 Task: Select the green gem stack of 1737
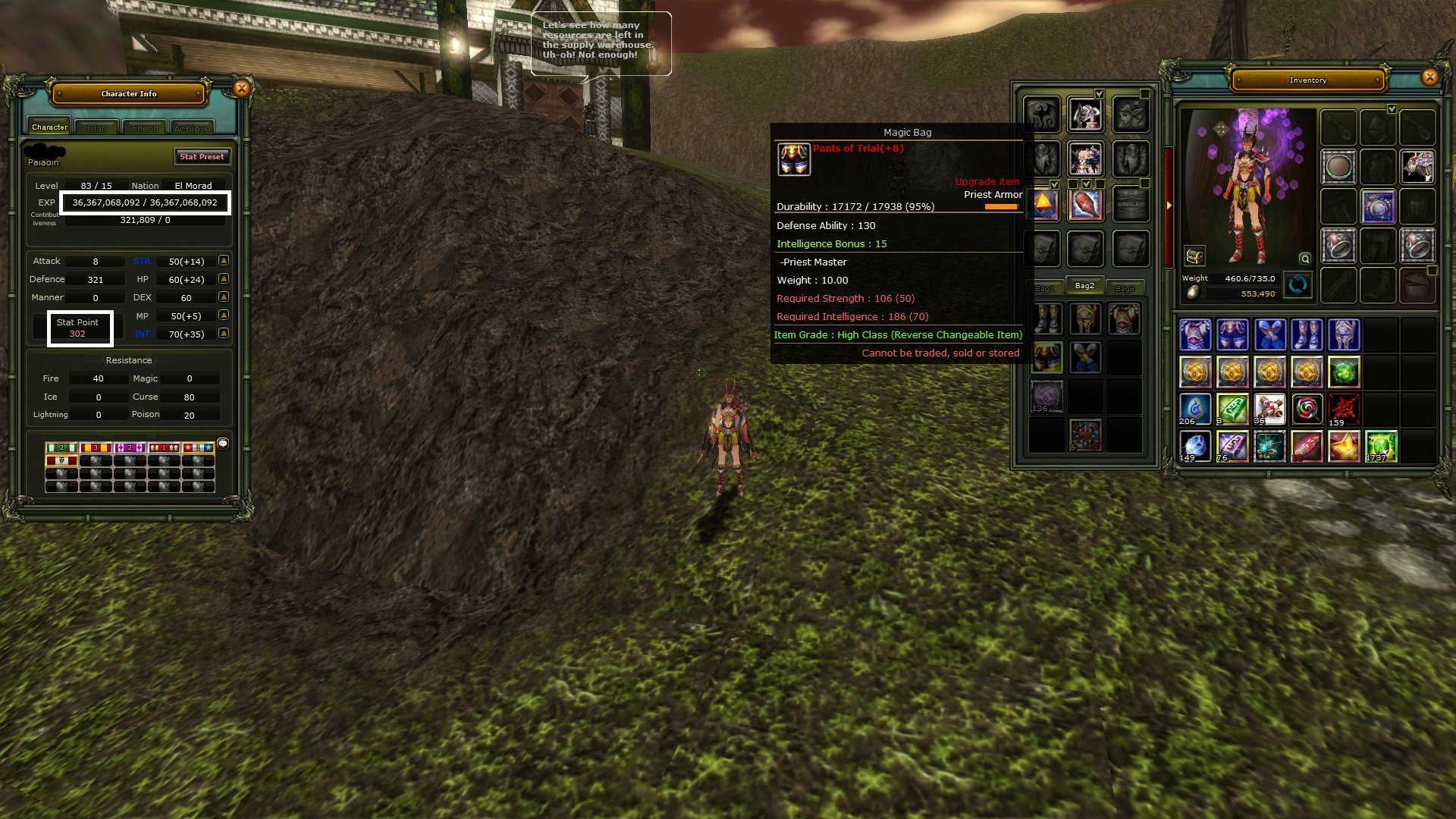[1381, 447]
